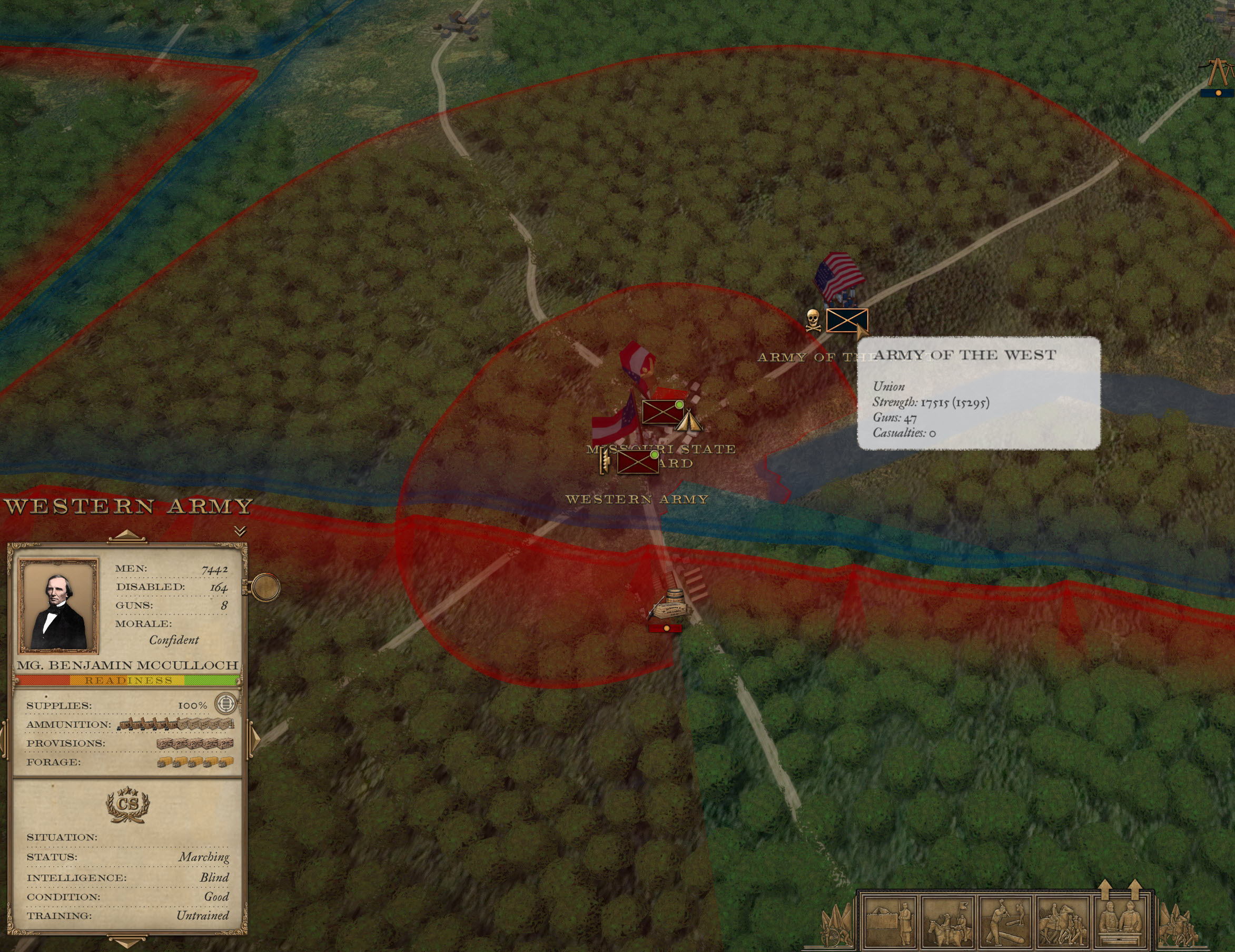Viewport: 1235px width, 952px height.
Task: Click the CS laurel wreath emblem
Action: [x=128, y=804]
